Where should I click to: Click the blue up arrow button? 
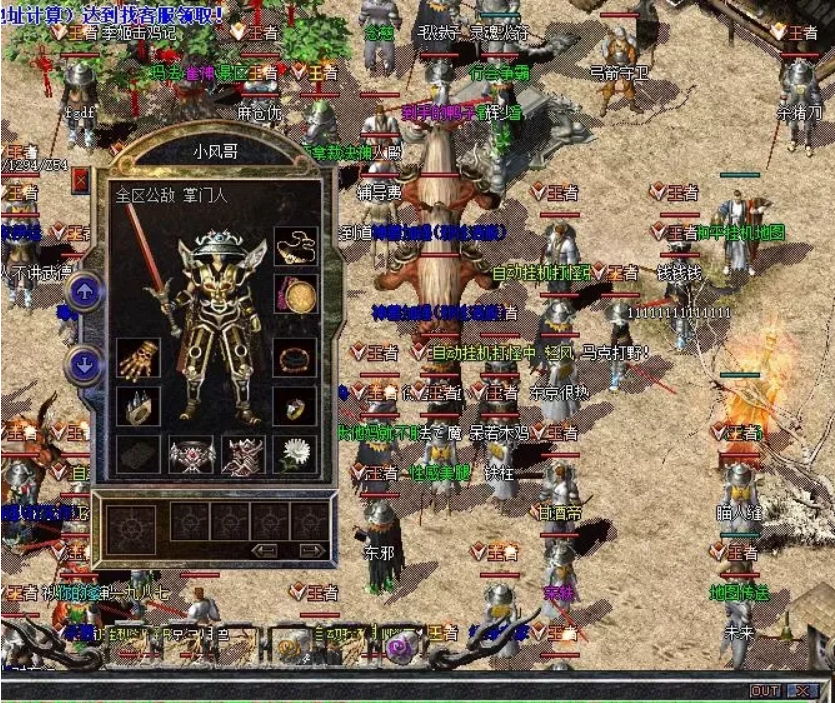tap(85, 292)
